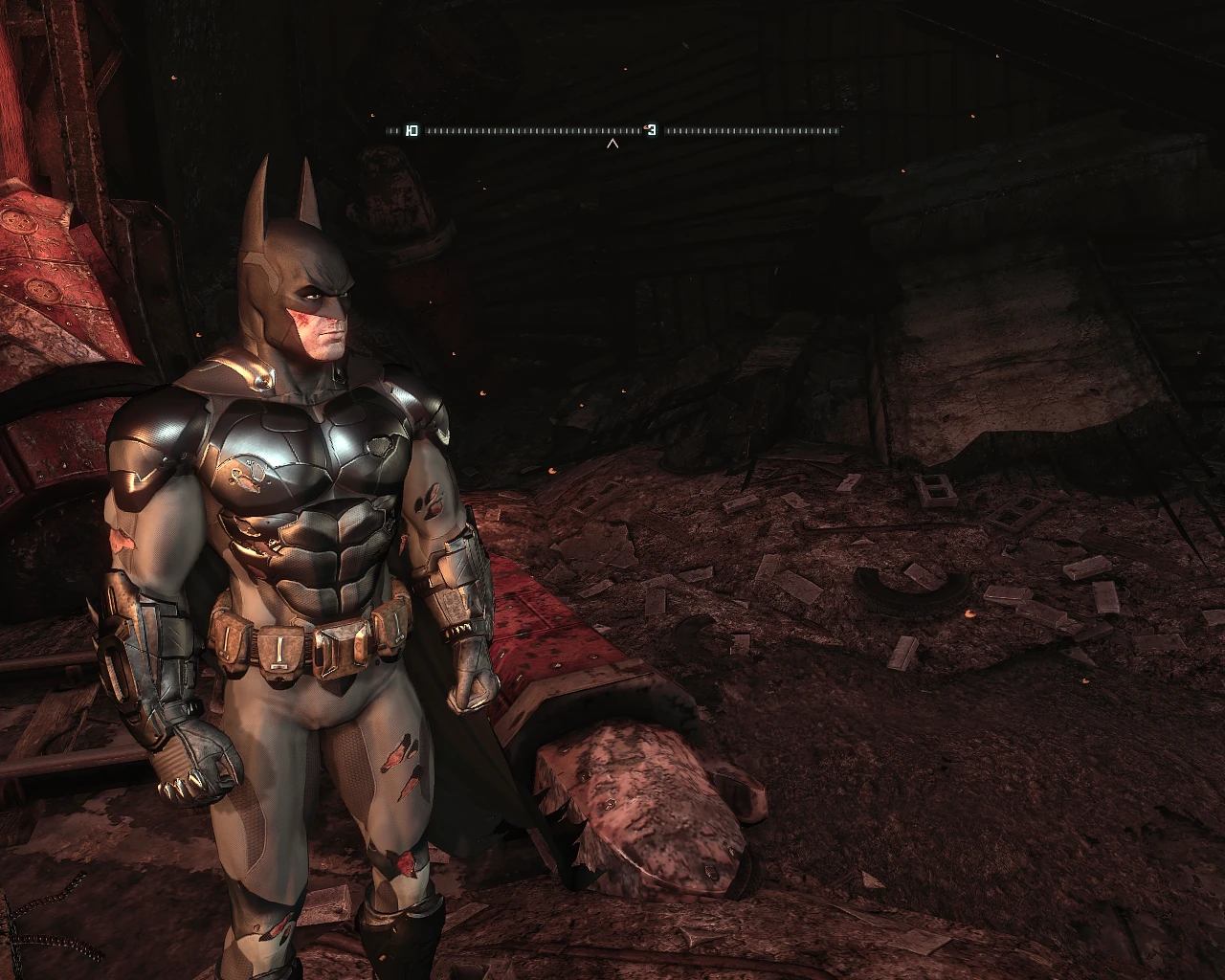
Task: Click the center tick of the compass strip
Action: pos(612,129)
